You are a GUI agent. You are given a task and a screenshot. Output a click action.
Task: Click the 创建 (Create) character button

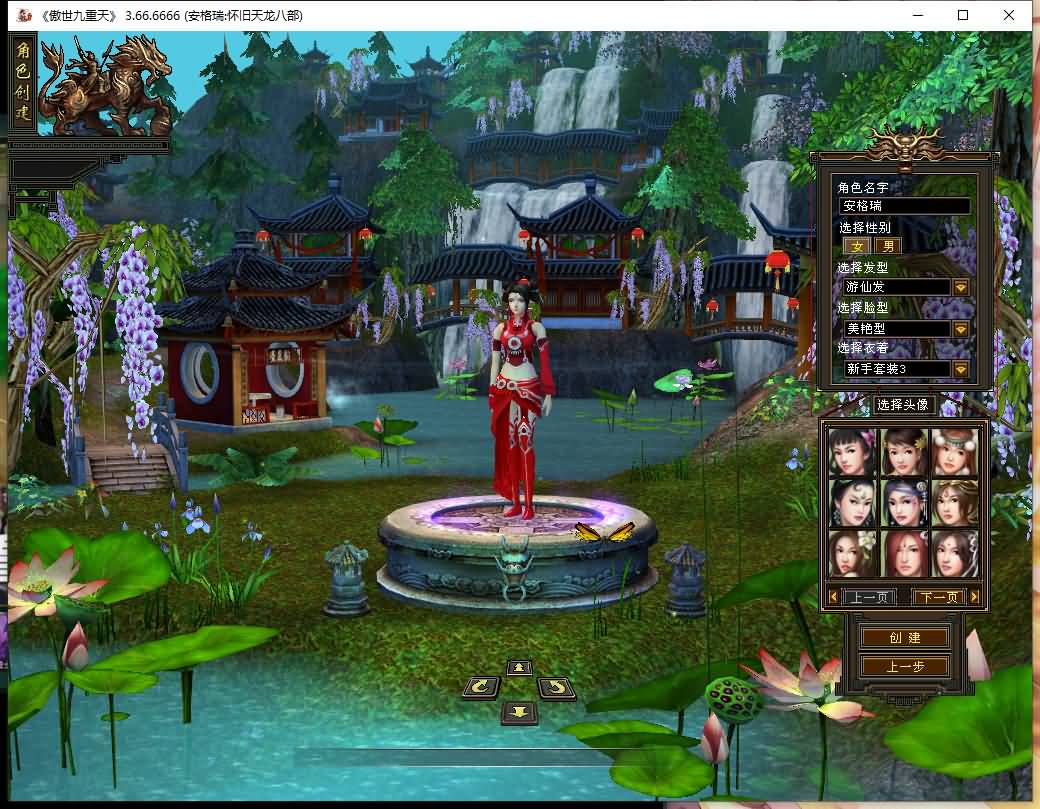tap(905, 637)
